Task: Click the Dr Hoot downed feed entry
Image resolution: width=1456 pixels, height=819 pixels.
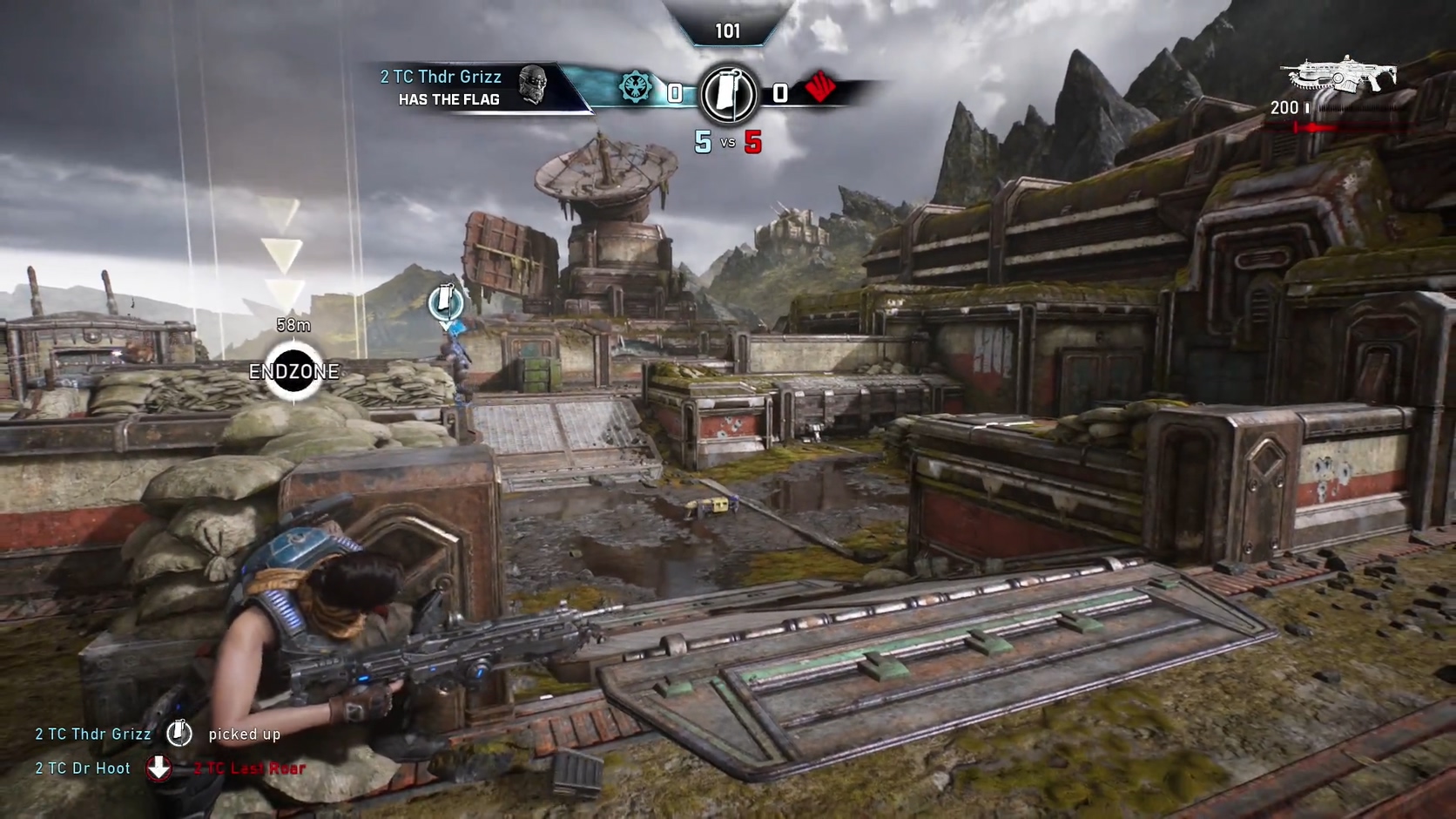Action: coord(170,768)
